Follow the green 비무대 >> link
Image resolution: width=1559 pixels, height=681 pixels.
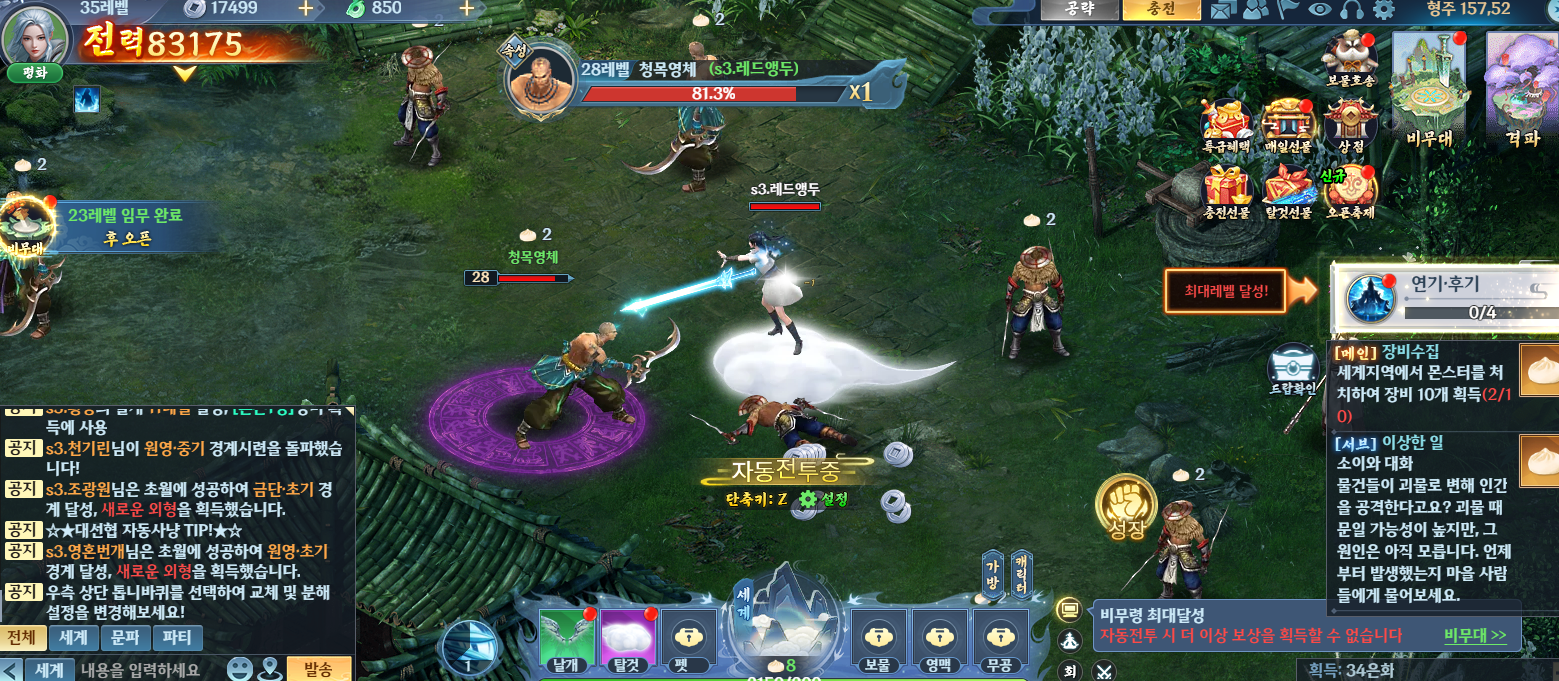click(x=1474, y=635)
